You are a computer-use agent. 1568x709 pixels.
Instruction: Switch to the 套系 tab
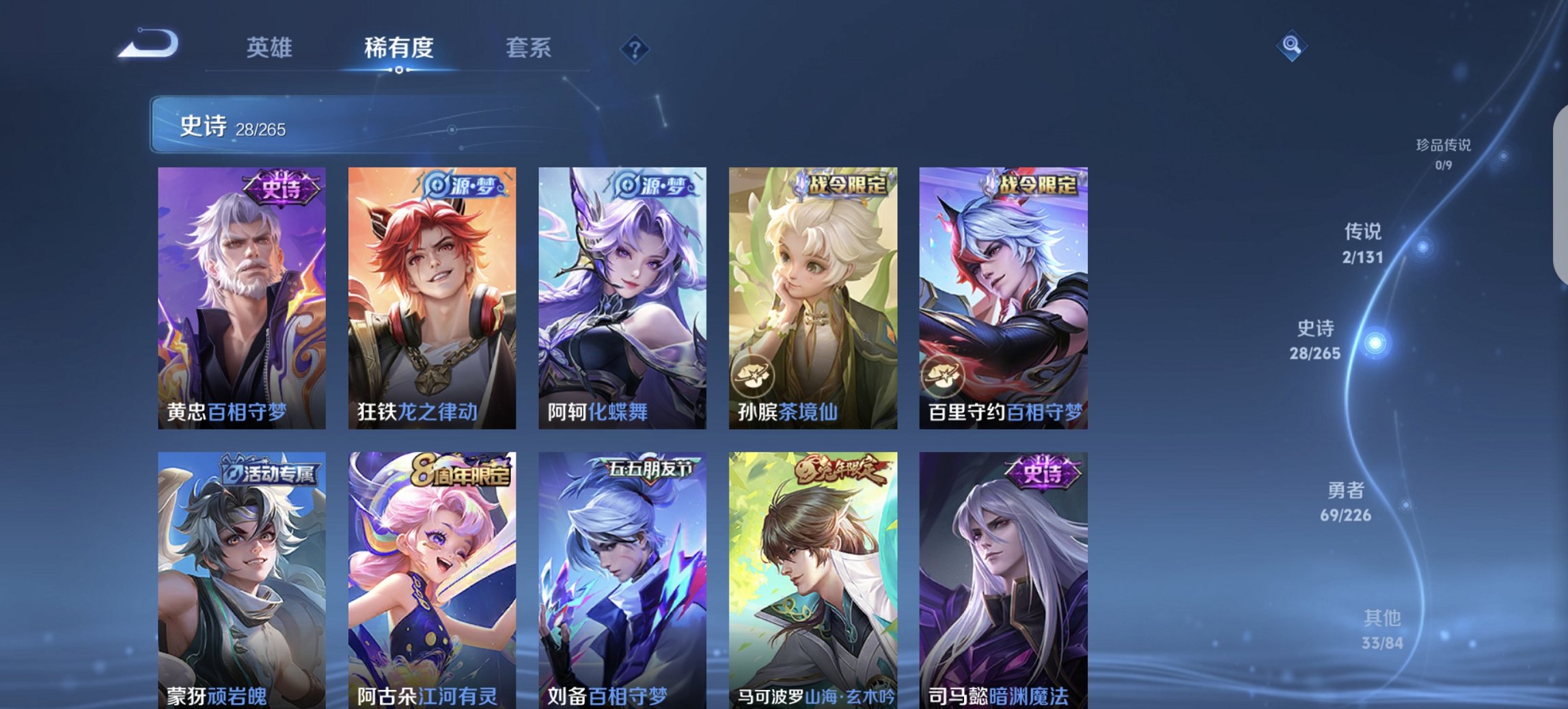(529, 48)
